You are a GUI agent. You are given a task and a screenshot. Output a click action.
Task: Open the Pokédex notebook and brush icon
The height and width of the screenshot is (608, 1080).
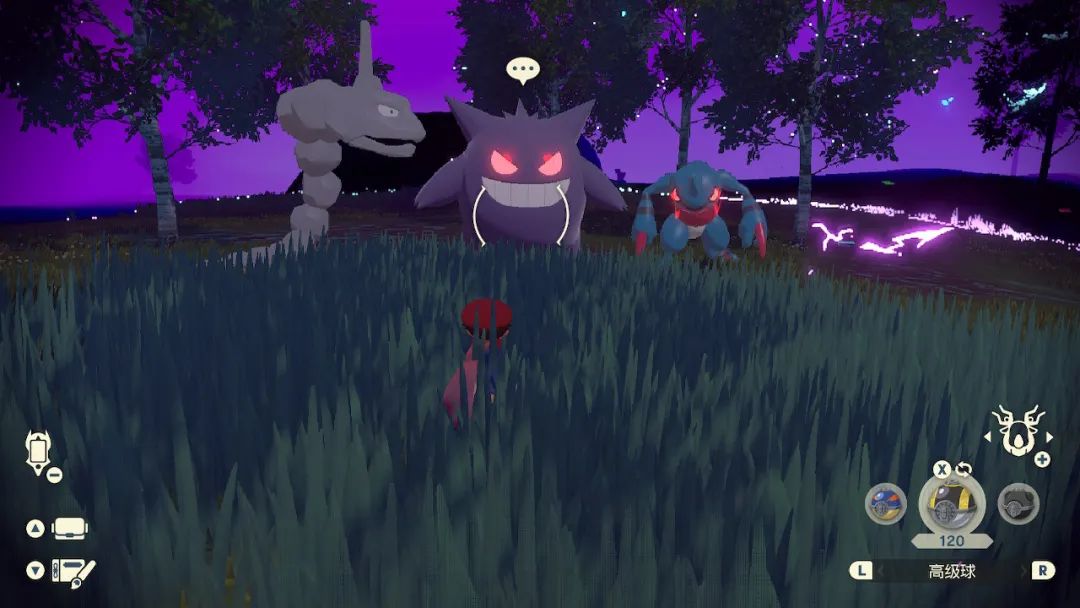point(74,571)
